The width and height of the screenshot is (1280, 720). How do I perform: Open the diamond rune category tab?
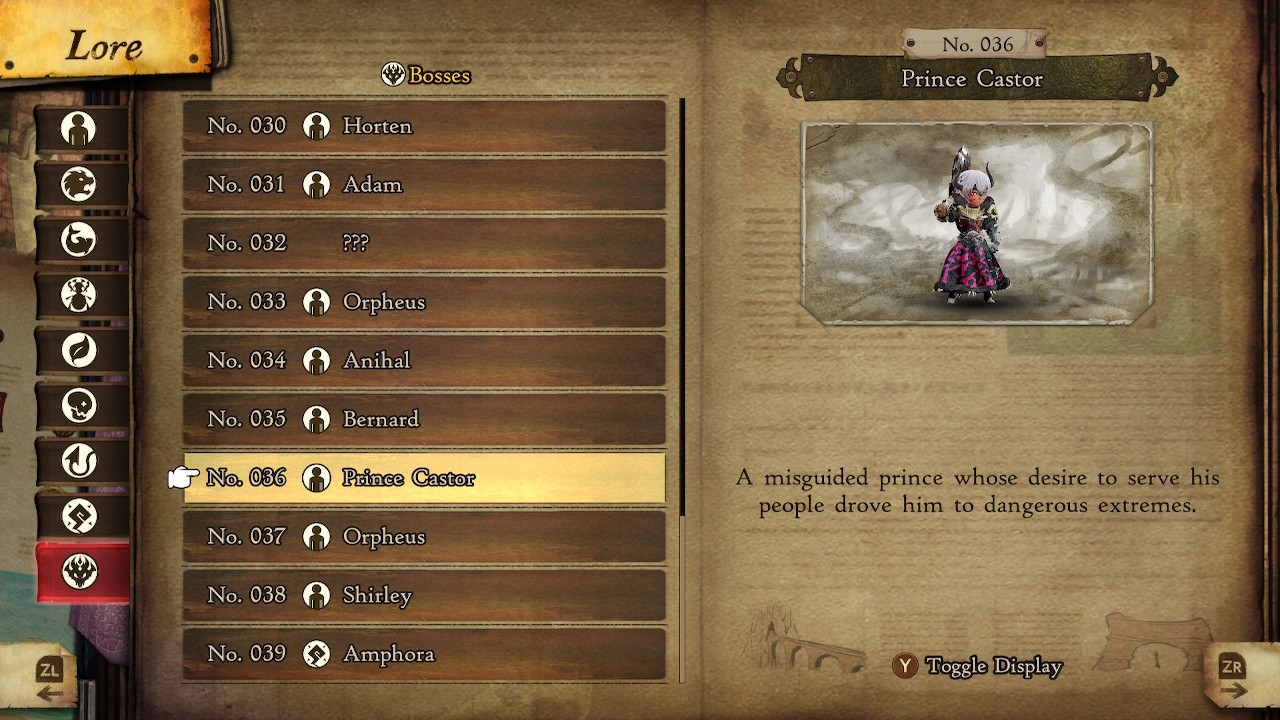coord(80,517)
